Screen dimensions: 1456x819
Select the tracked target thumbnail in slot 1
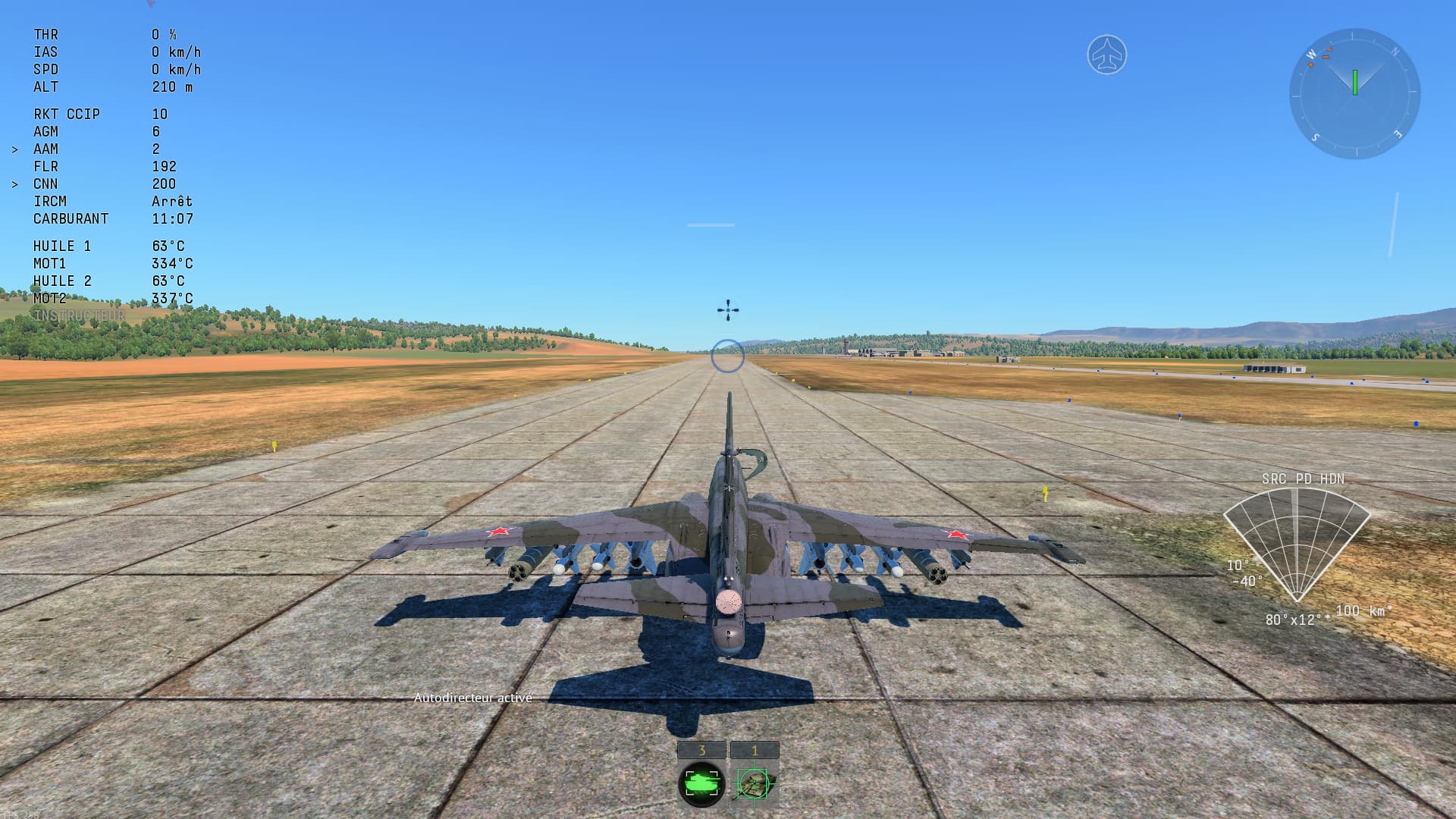click(x=755, y=783)
